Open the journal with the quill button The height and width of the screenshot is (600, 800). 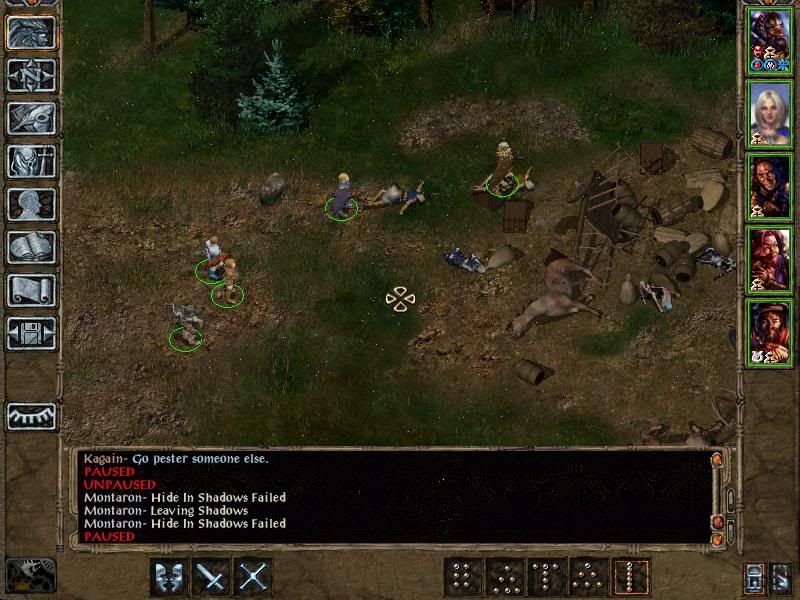click(x=31, y=118)
